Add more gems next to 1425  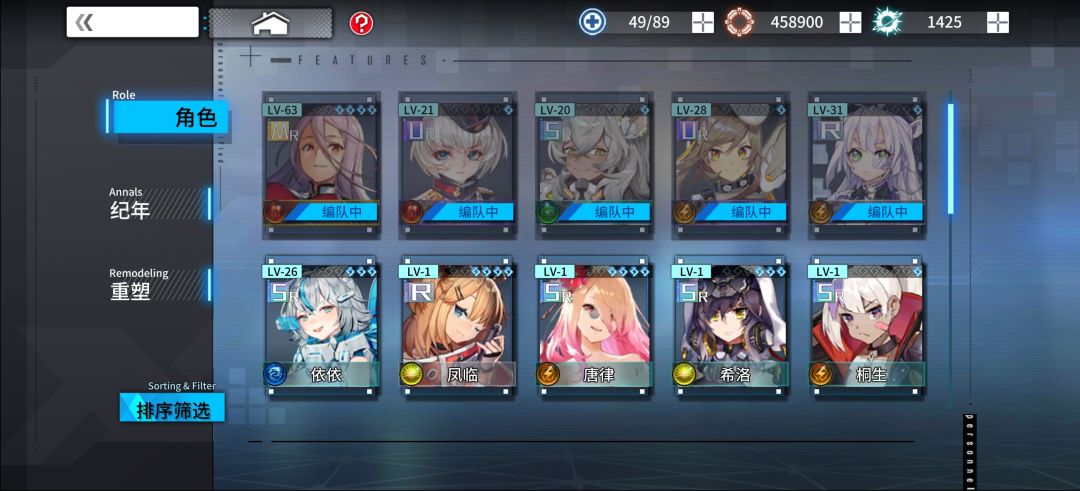997,22
